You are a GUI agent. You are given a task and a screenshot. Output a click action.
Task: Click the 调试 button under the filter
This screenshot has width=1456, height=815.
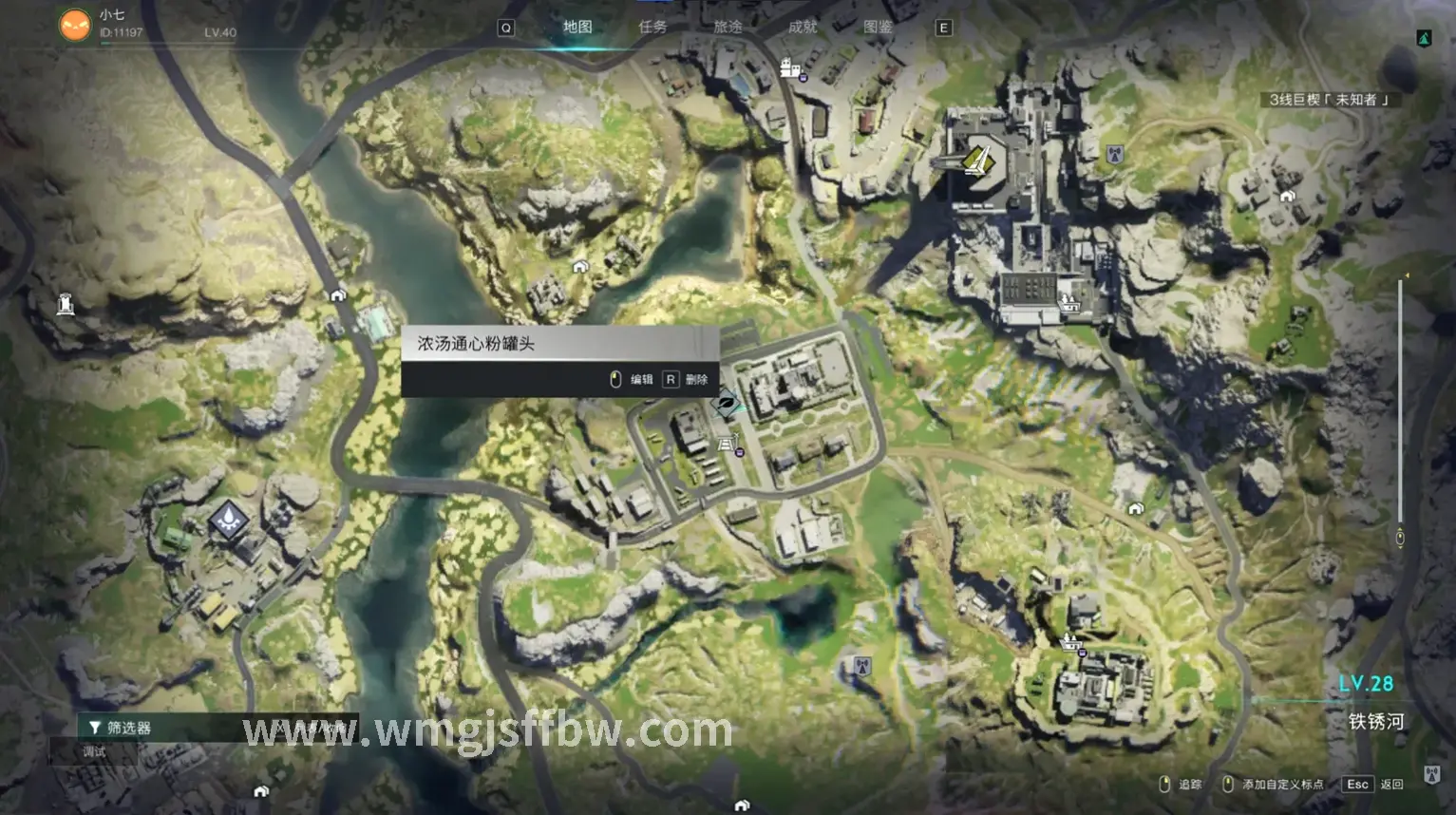(95, 752)
